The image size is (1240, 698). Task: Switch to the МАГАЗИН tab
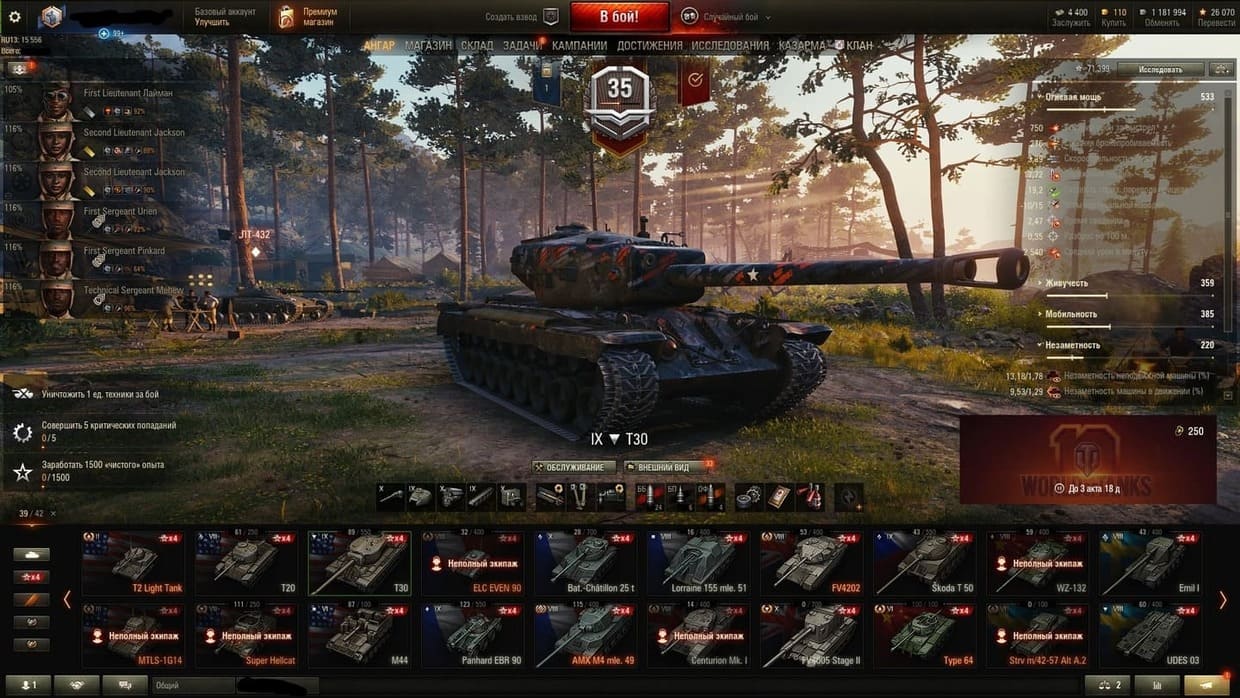click(428, 46)
